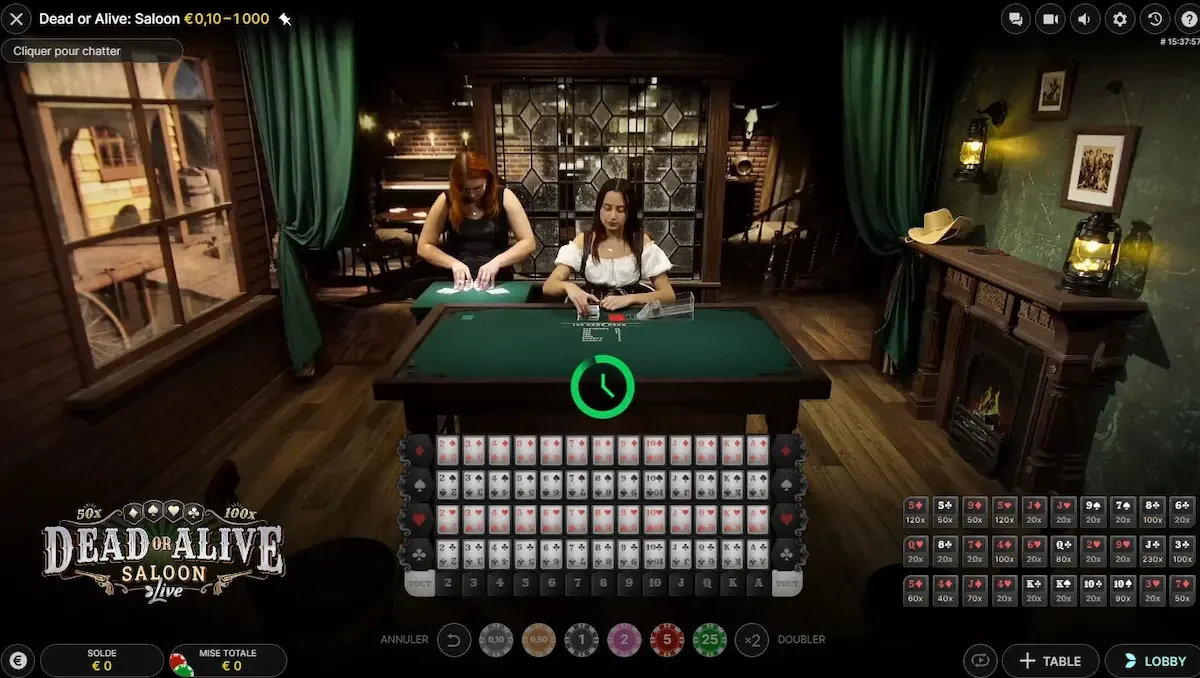This screenshot has width=1200, height=678.
Task: Choose the green 25 chip
Action: click(x=710, y=639)
